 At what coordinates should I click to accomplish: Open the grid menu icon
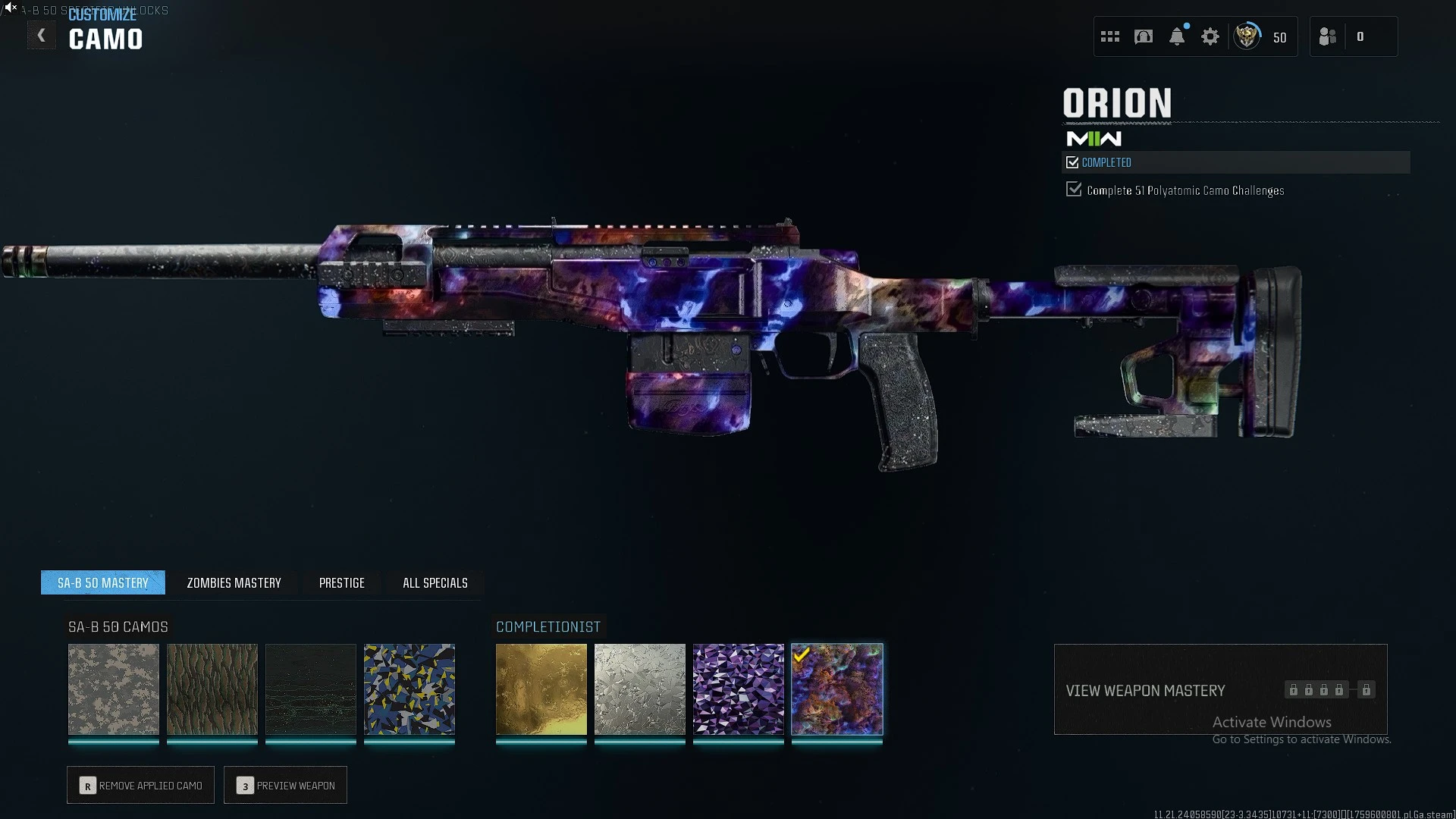click(x=1110, y=36)
